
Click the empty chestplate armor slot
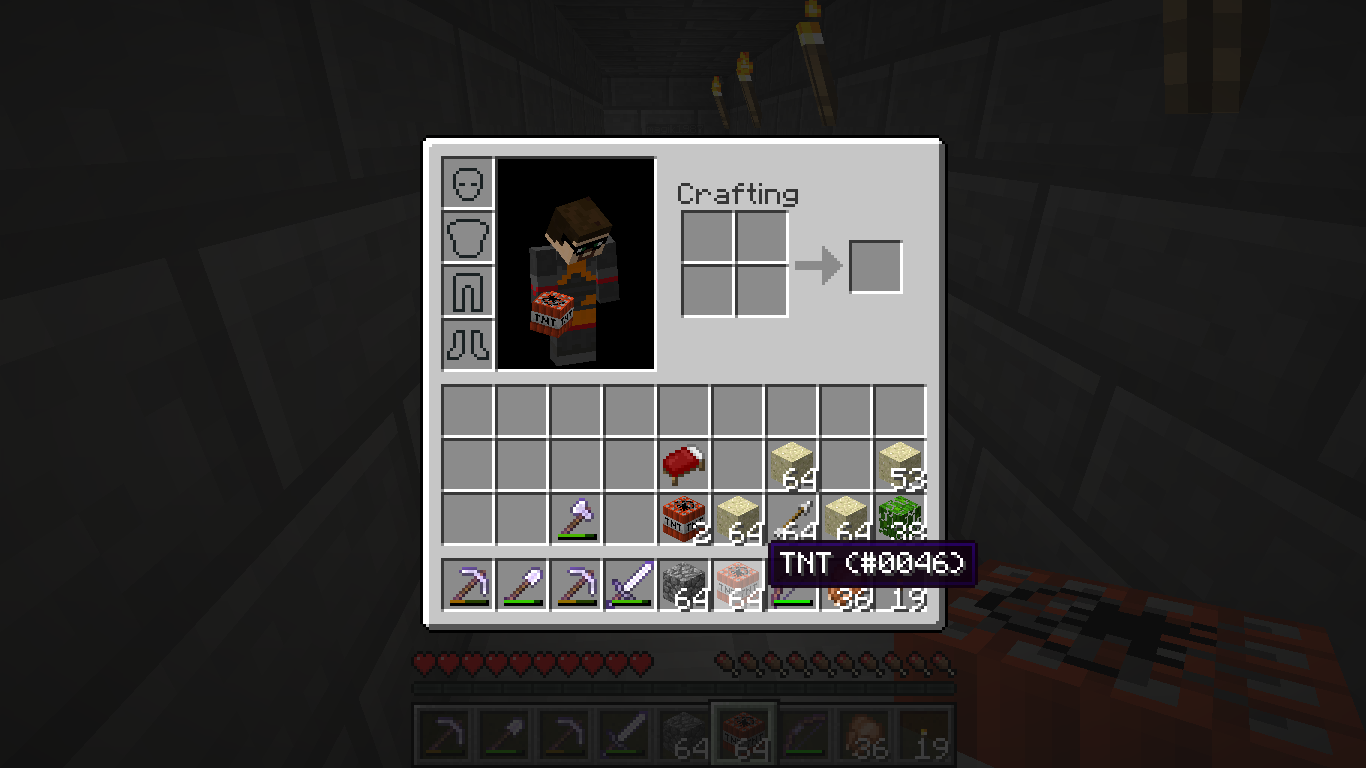[468, 237]
